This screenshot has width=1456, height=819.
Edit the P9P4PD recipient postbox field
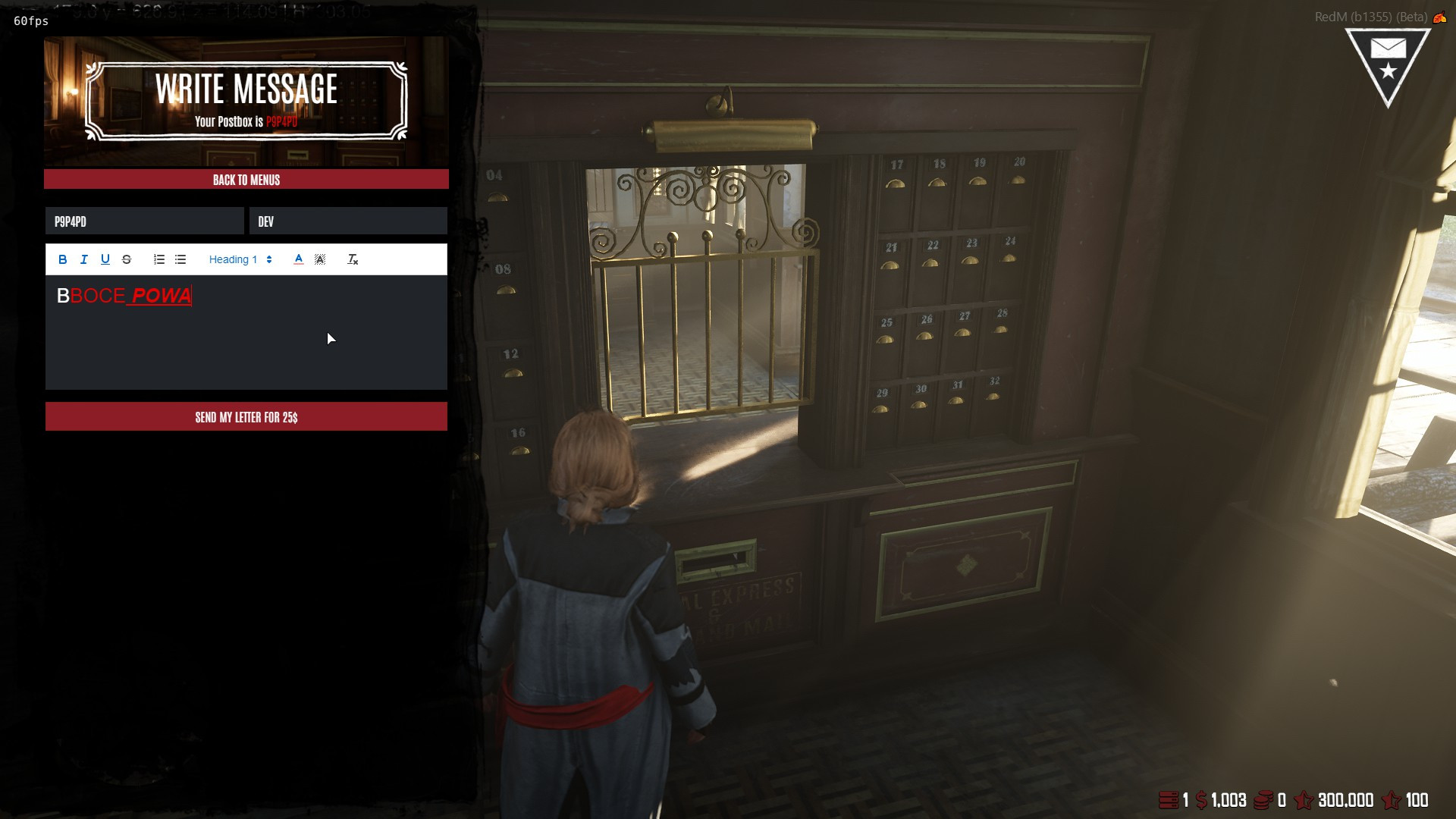[144, 221]
